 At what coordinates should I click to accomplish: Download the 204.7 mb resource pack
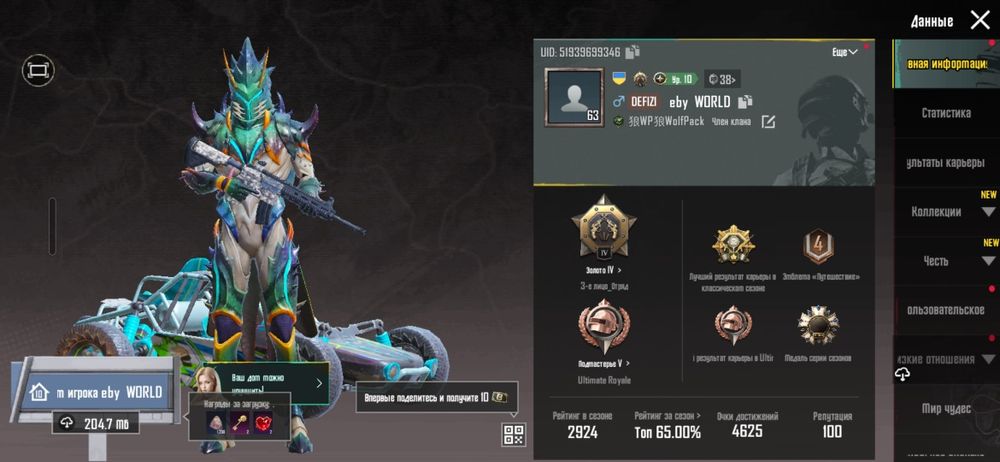point(96,424)
